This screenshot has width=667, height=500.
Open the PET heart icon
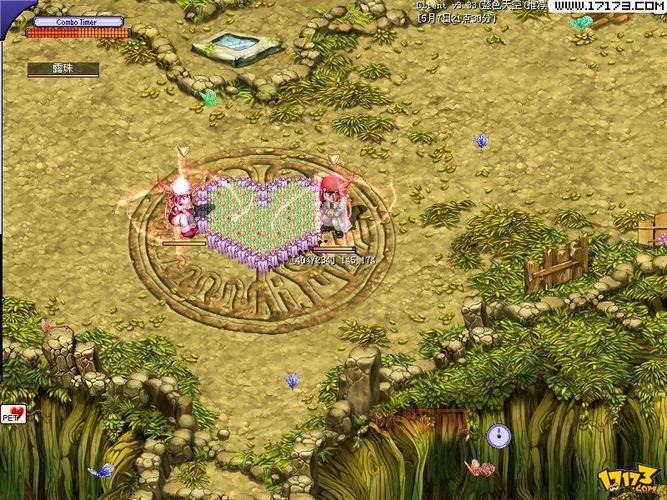tap(14, 413)
